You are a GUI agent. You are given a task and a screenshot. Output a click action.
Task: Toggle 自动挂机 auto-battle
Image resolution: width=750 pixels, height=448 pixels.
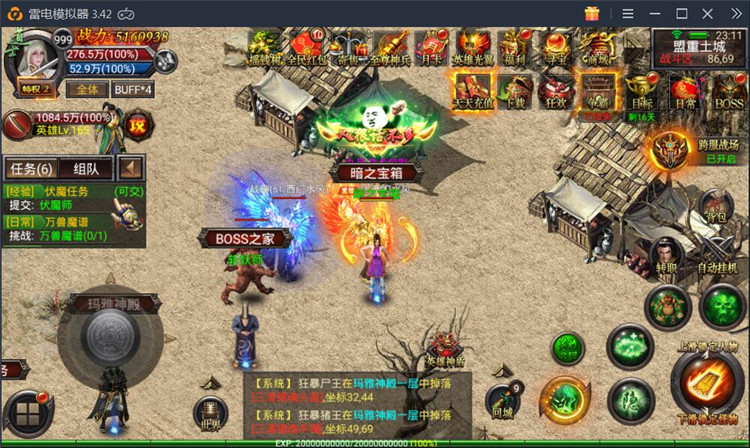pyautogui.click(x=716, y=256)
